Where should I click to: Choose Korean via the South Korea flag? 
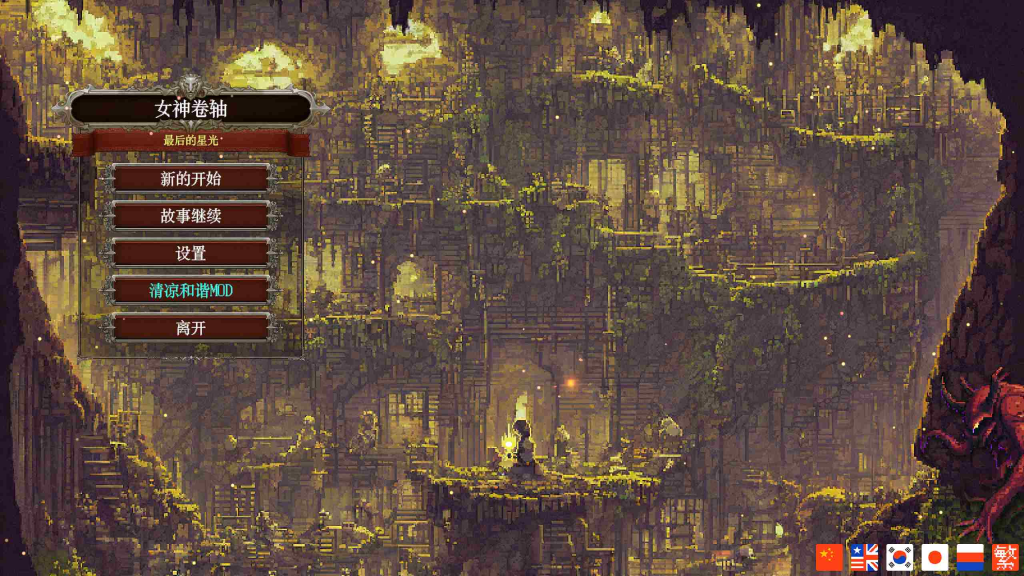tap(899, 557)
